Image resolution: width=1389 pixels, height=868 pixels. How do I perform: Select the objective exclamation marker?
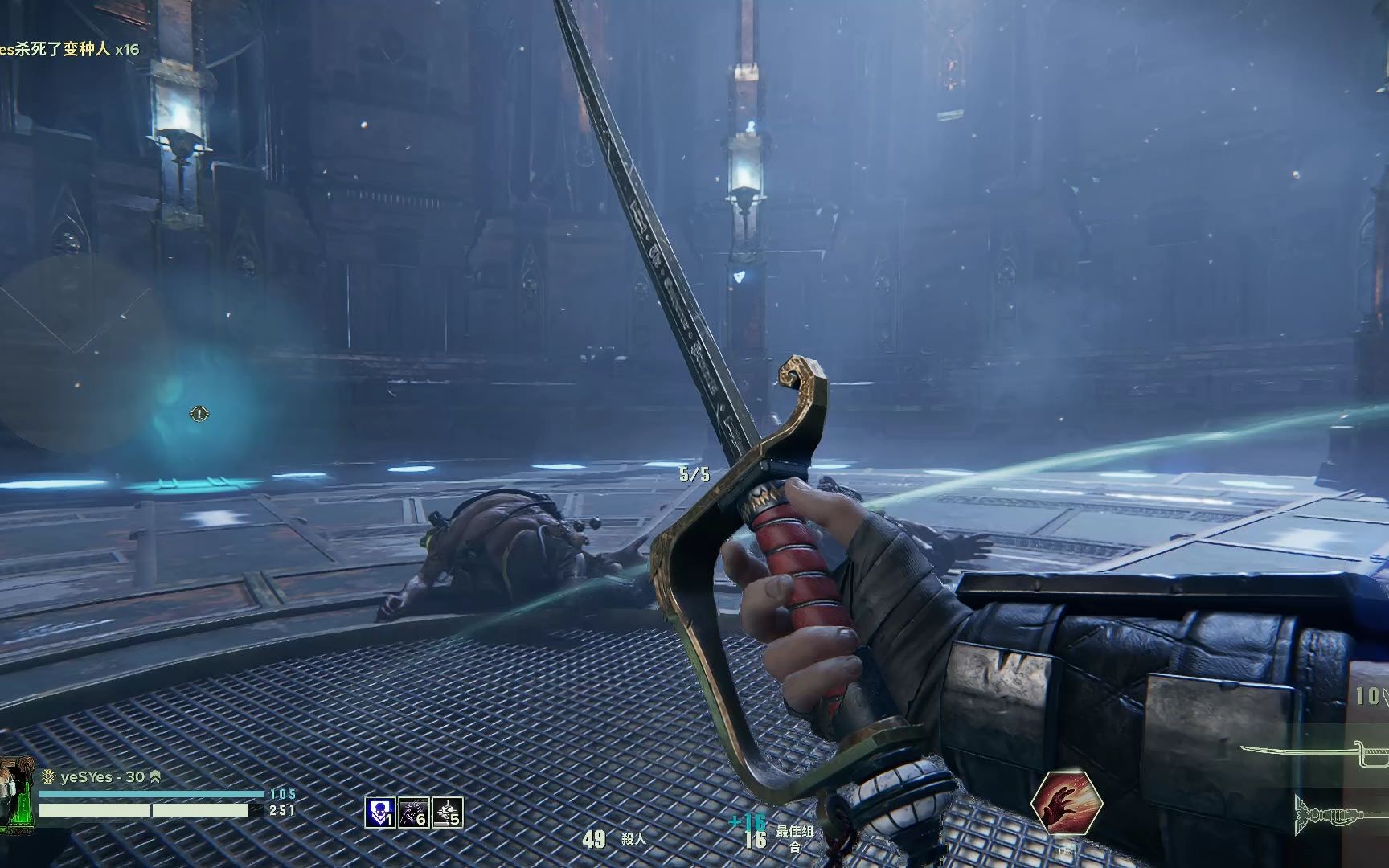pos(199,414)
